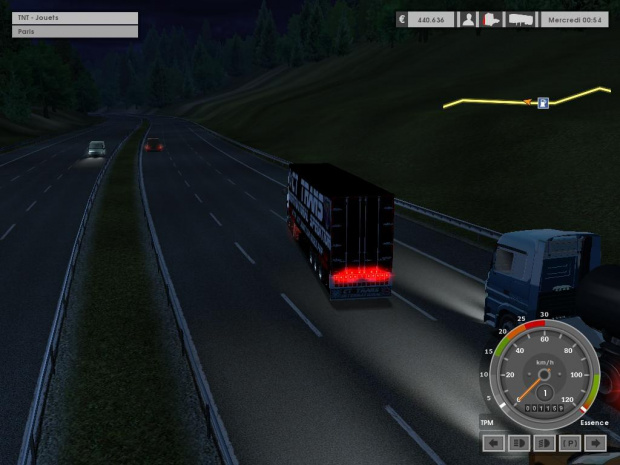Screen dimensions: 620x465
Task: Open the finances via the euro icon
Action: click(x=403, y=19)
